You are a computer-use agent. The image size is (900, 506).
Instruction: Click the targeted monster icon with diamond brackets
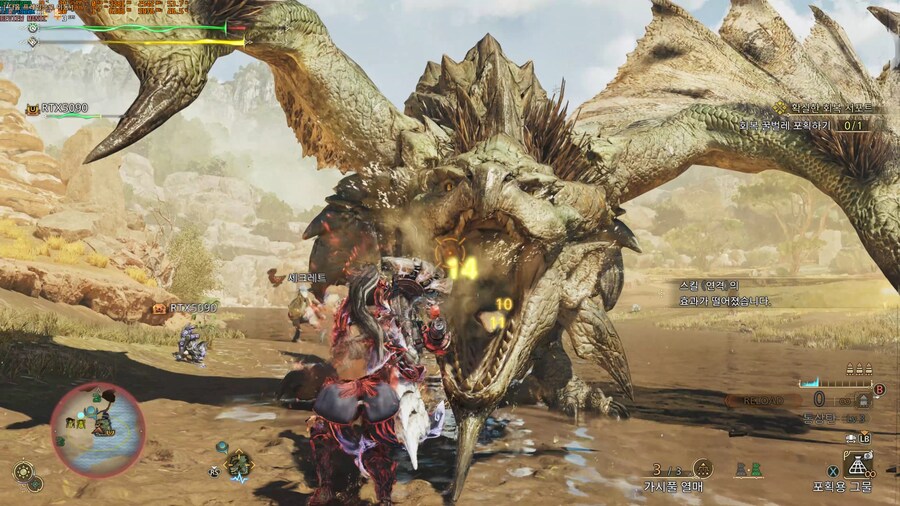[239, 464]
